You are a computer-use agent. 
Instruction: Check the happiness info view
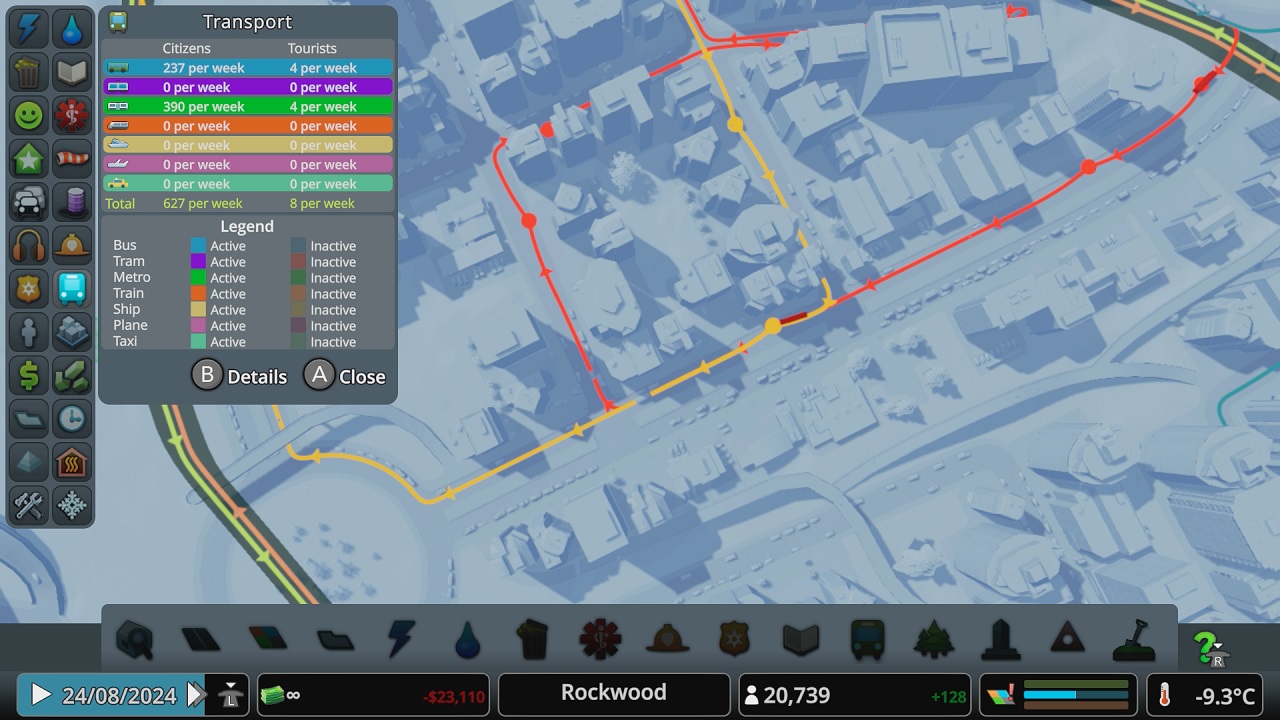(28, 115)
